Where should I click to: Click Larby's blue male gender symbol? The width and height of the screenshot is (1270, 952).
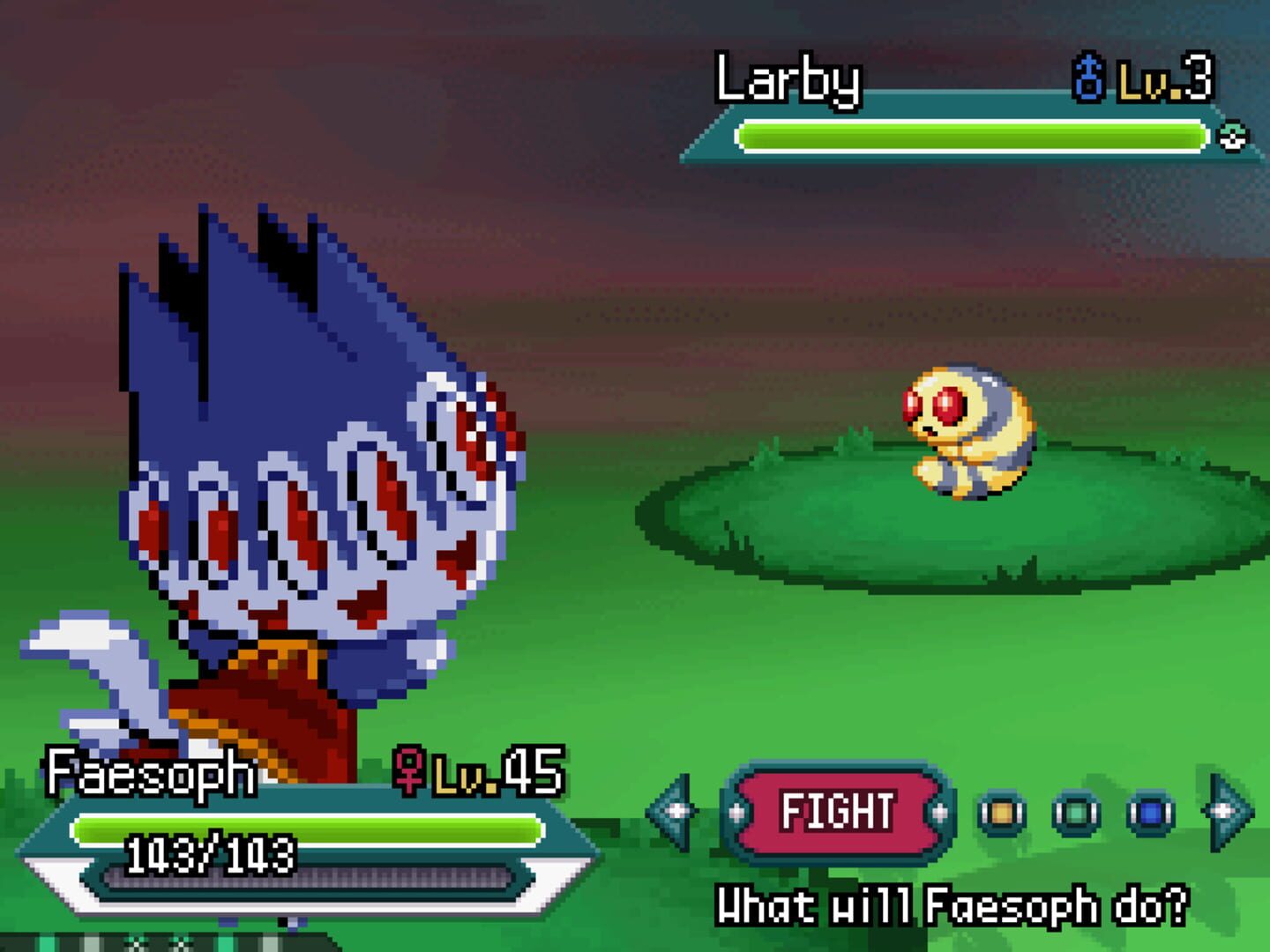pyautogui.click(x=1090, y=79)
